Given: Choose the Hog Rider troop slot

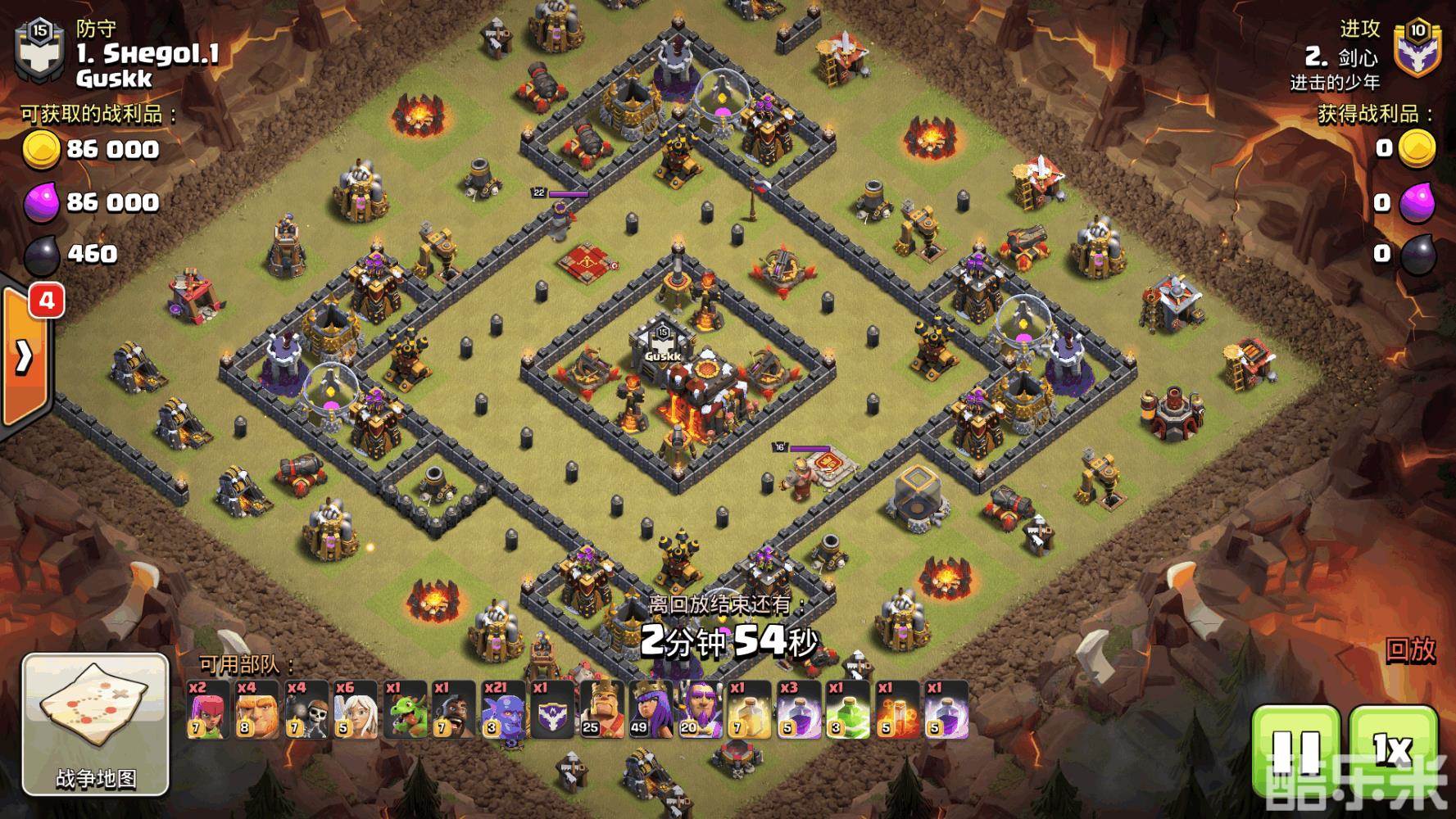Looking at the screenshot, I should (454, 709).
